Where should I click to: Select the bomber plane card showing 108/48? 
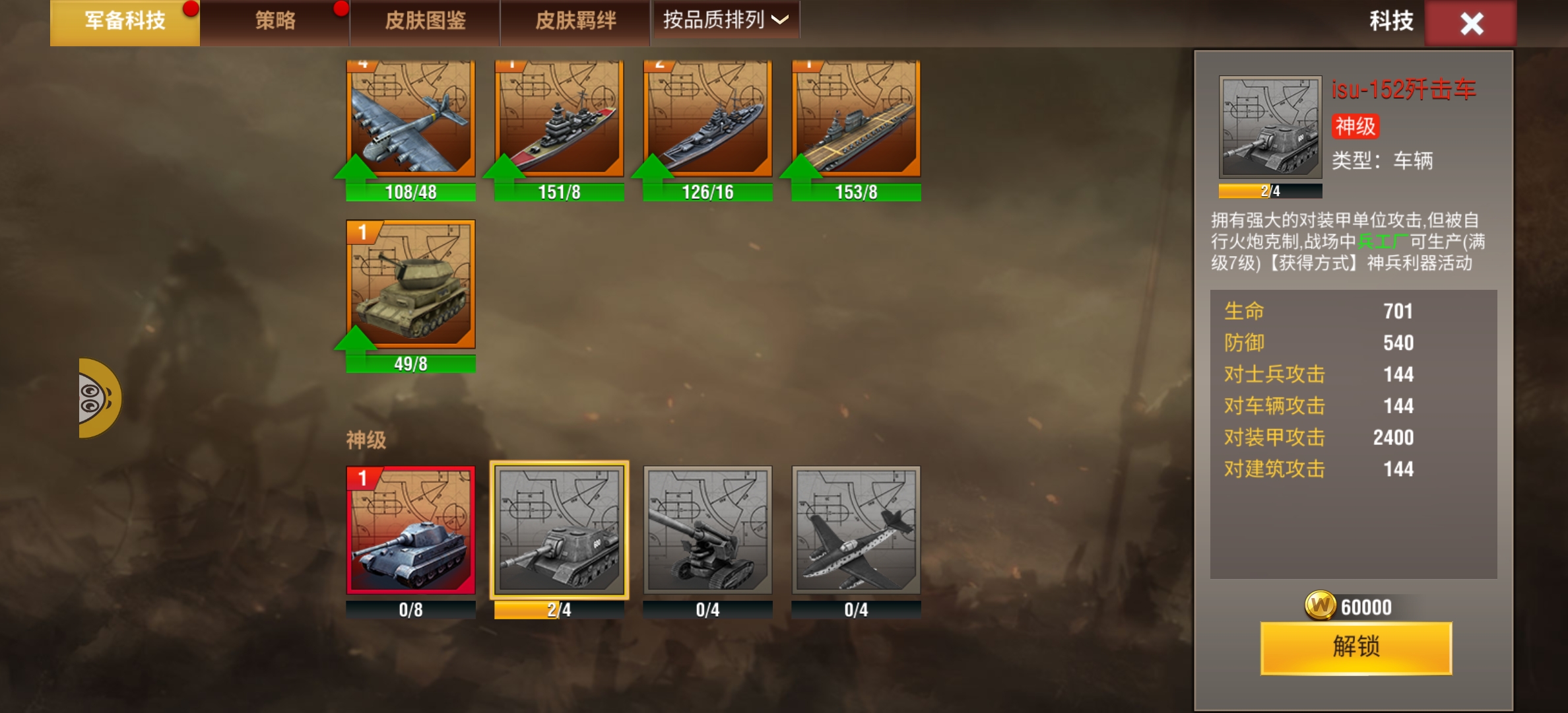[410, 119]
